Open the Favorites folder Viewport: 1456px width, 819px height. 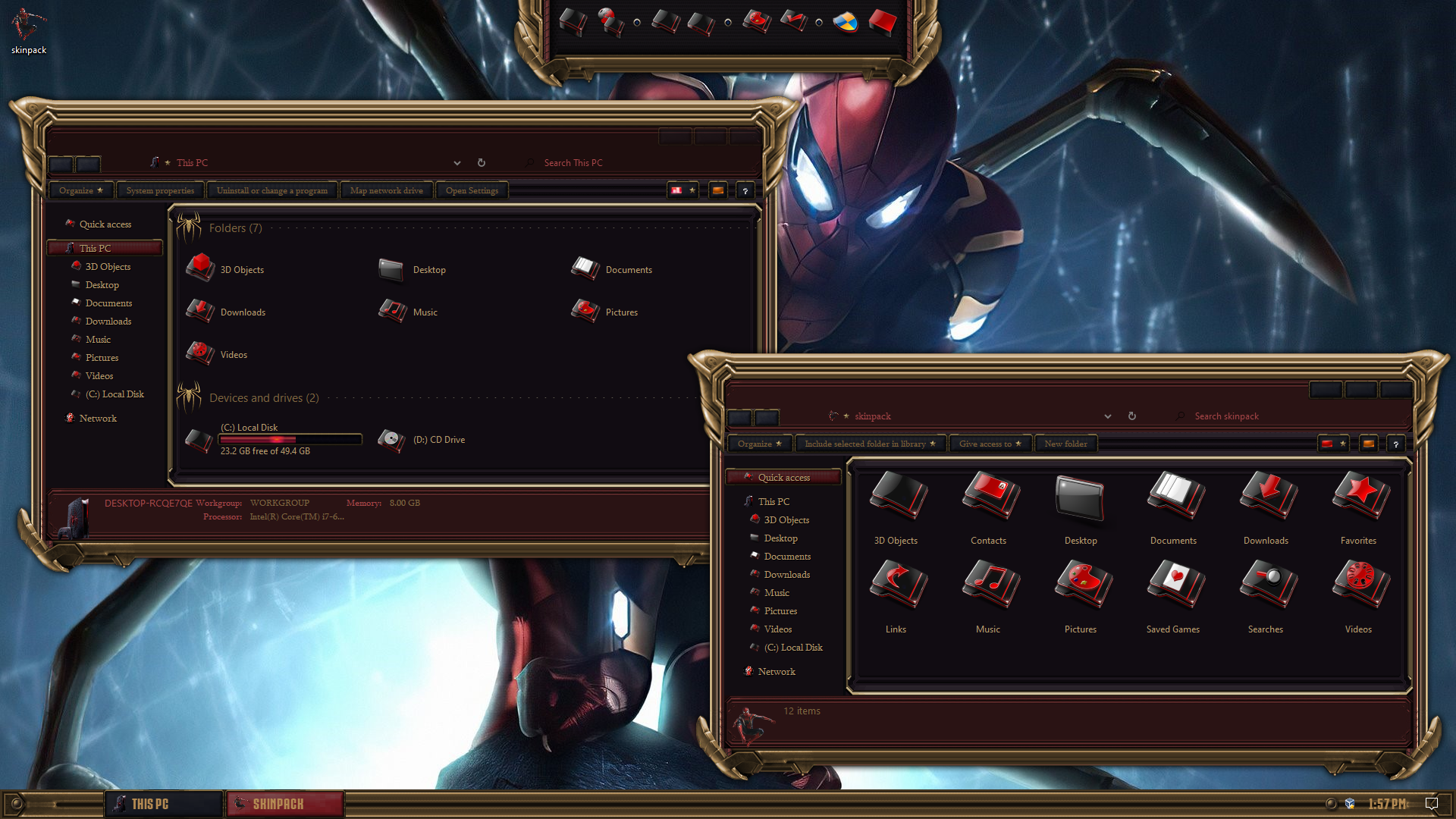pos(1357,507)
